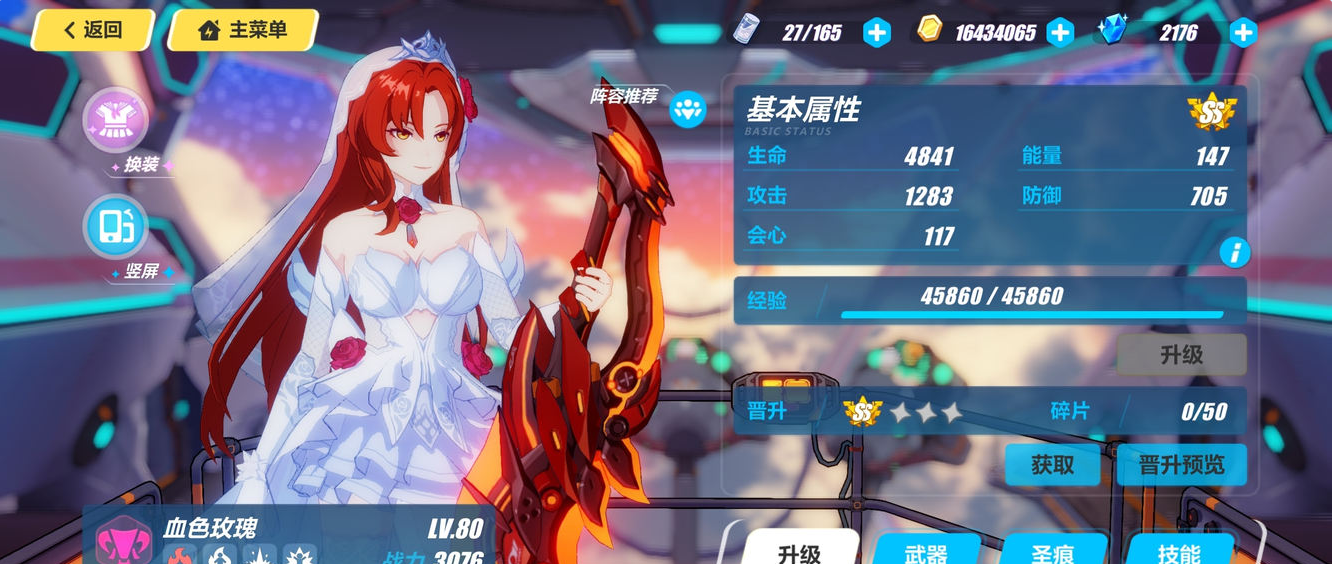The height and width of the screenshot is (564, 1332).
Task: Select the 升级 tab
Action: pos(799,550)
